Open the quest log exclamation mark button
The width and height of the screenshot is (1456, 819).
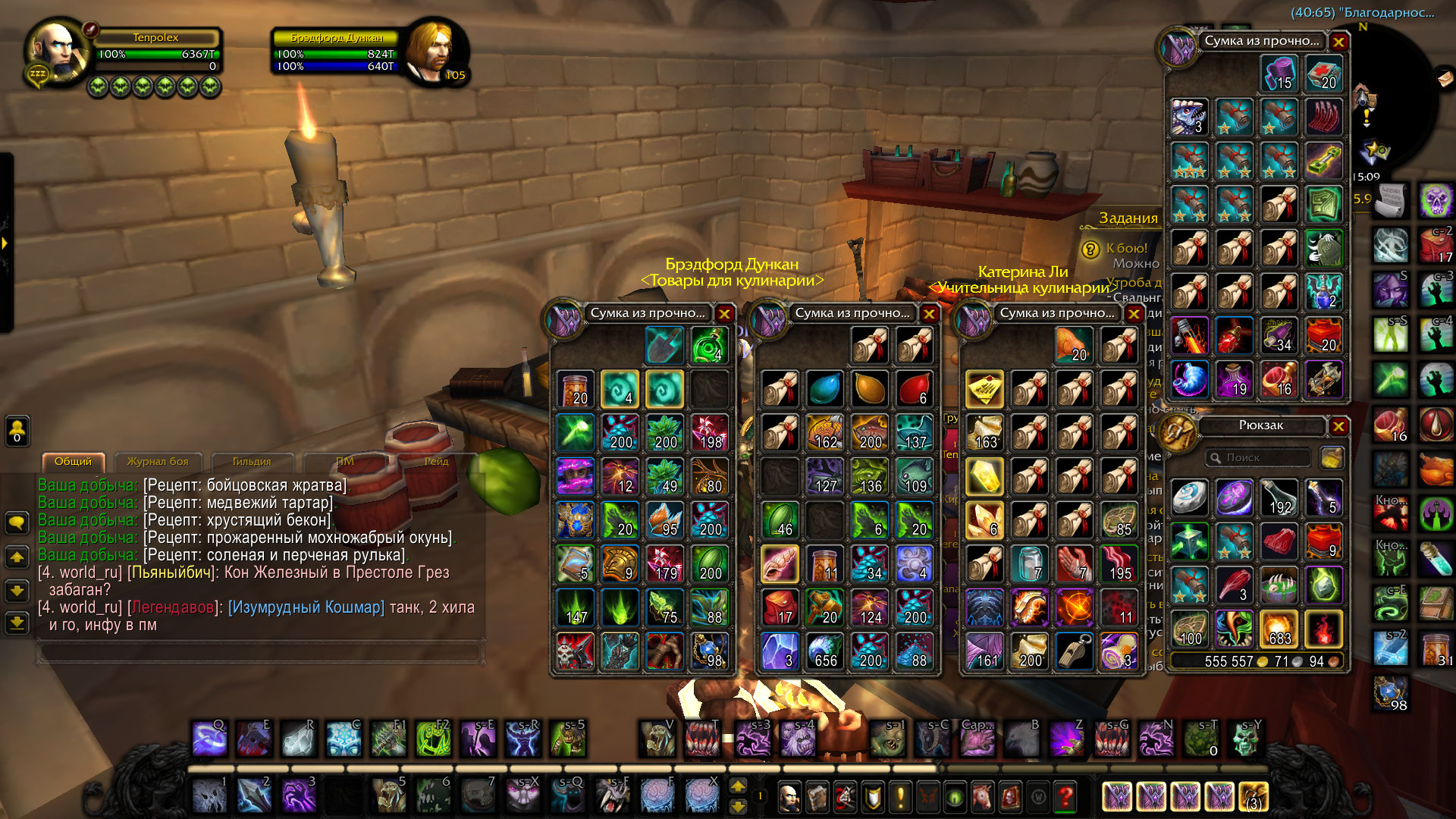pos(900,797)
